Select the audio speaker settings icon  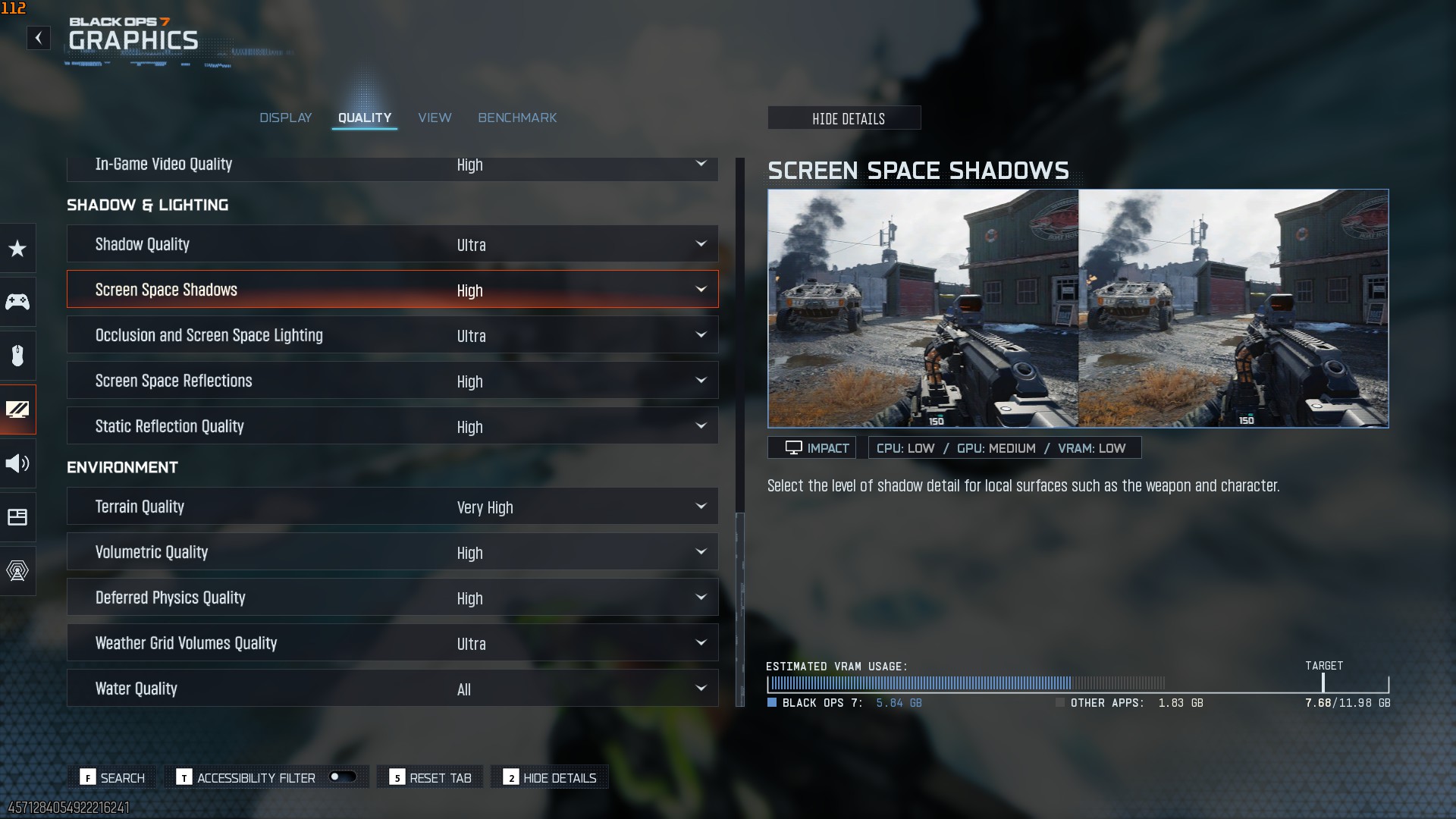coord(17,463)
